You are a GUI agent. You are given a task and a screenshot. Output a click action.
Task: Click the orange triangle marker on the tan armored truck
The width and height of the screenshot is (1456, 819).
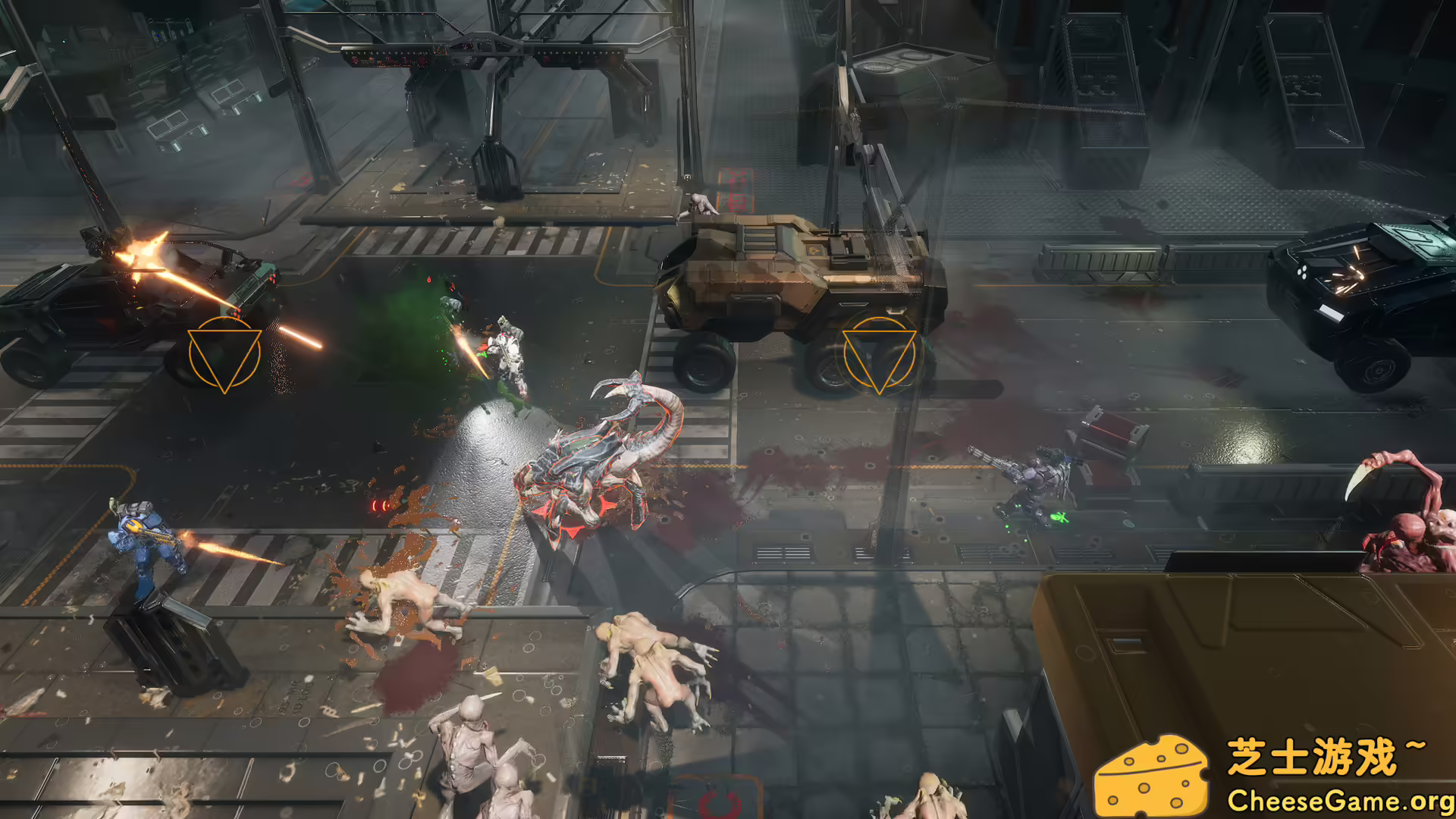point(879,355)
